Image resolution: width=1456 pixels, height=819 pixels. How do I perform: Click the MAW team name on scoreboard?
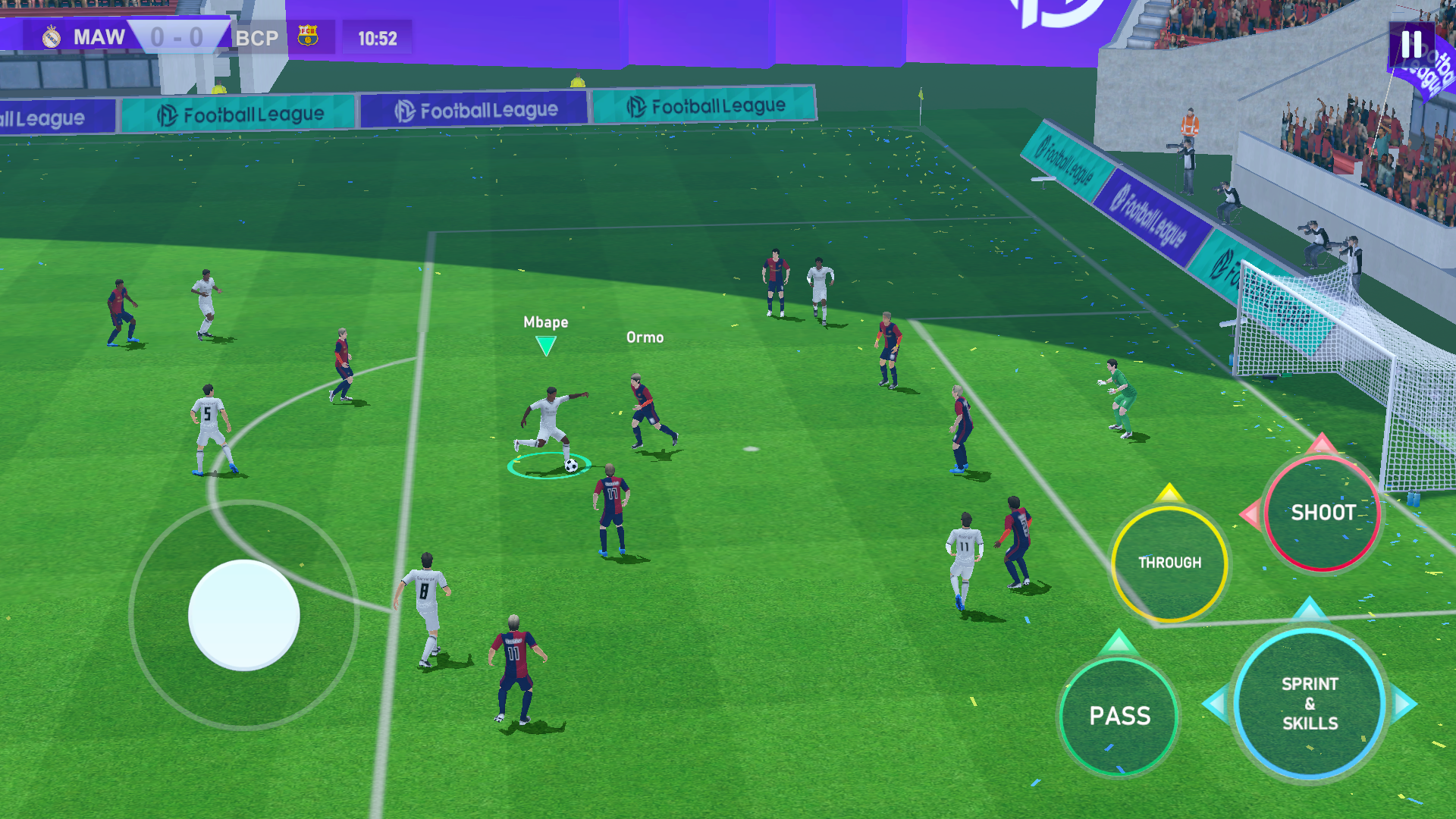[101, 37]
